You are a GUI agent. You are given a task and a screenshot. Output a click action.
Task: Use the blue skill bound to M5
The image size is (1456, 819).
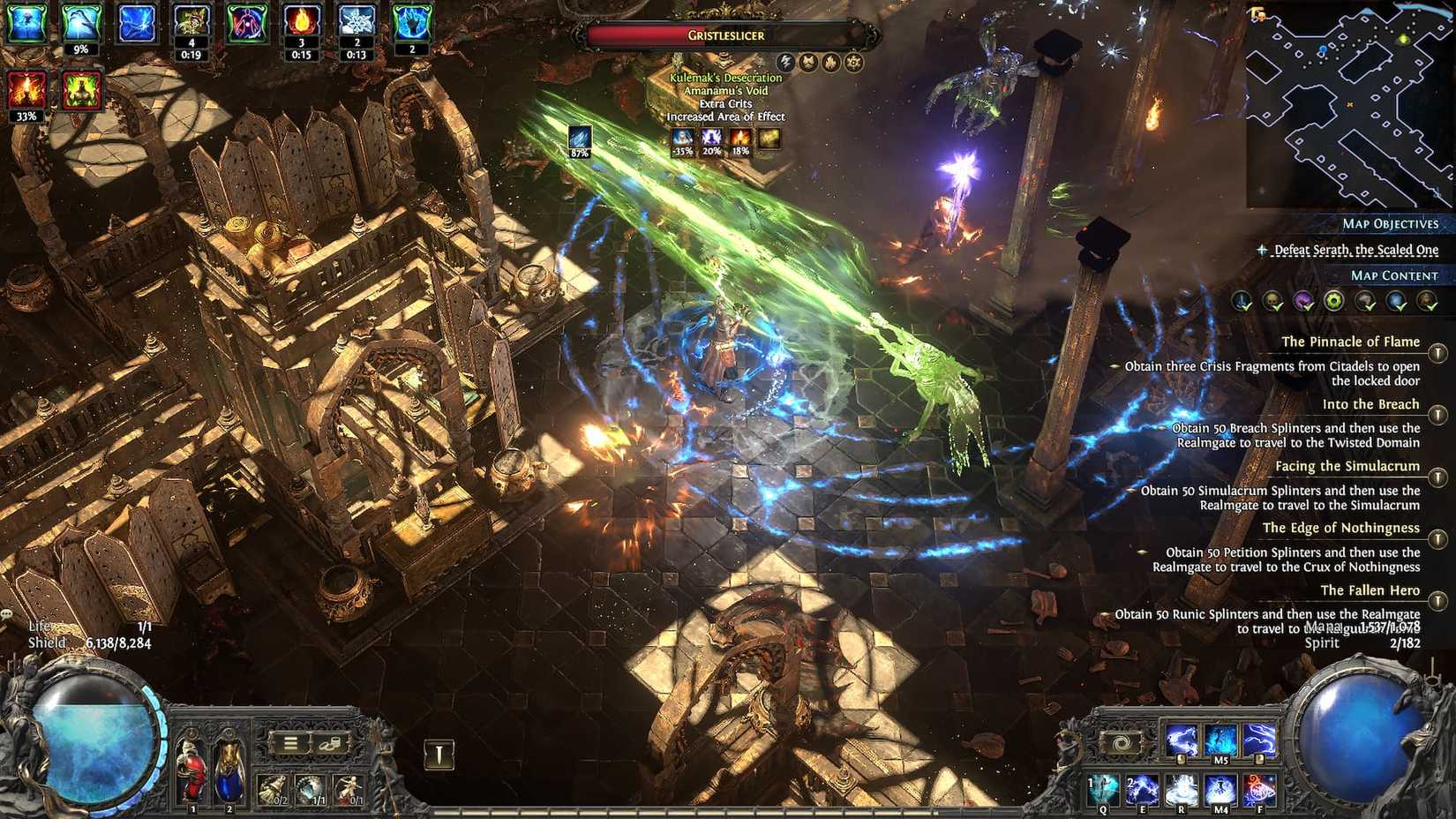coord(1222,740)
